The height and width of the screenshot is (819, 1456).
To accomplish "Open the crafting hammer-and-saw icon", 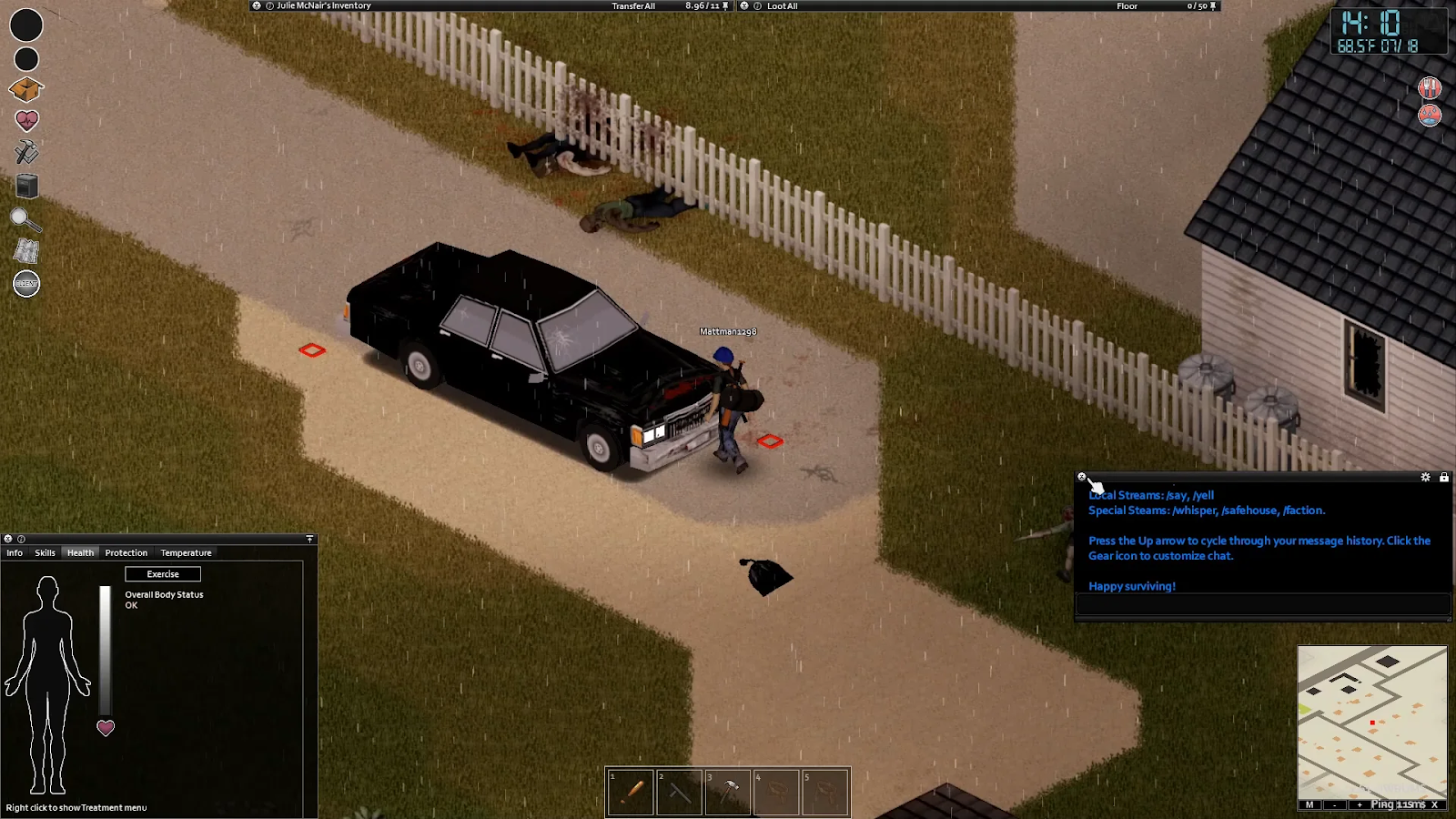I will tap(26, 152).
